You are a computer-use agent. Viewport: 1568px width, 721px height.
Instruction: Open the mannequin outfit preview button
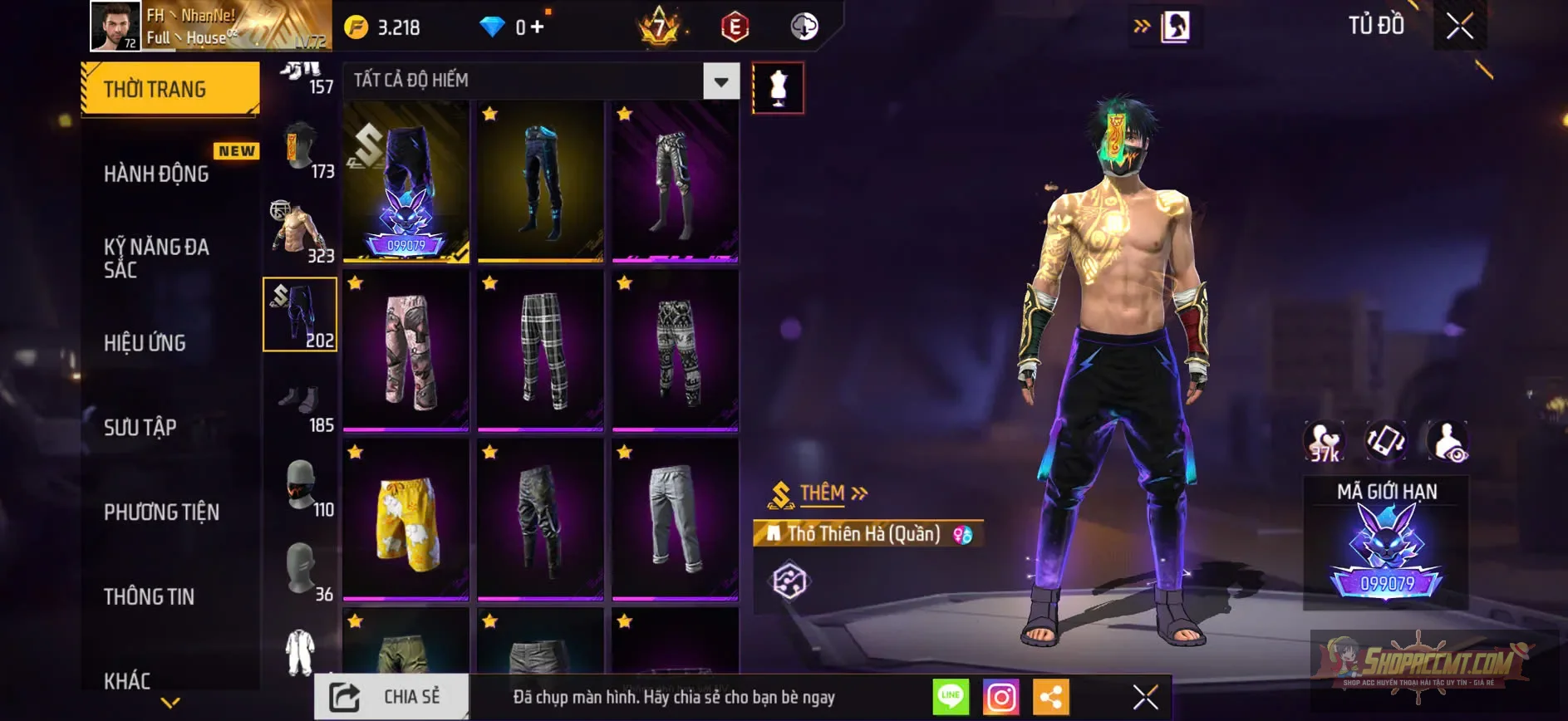[x=778, y=87]
